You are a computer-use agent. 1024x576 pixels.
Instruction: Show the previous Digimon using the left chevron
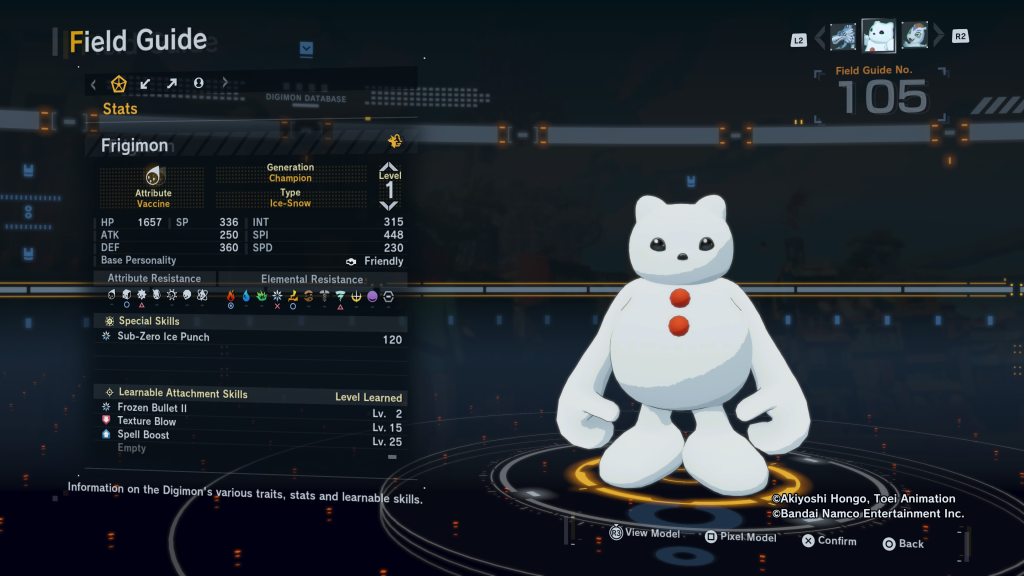tap(820, 38)
